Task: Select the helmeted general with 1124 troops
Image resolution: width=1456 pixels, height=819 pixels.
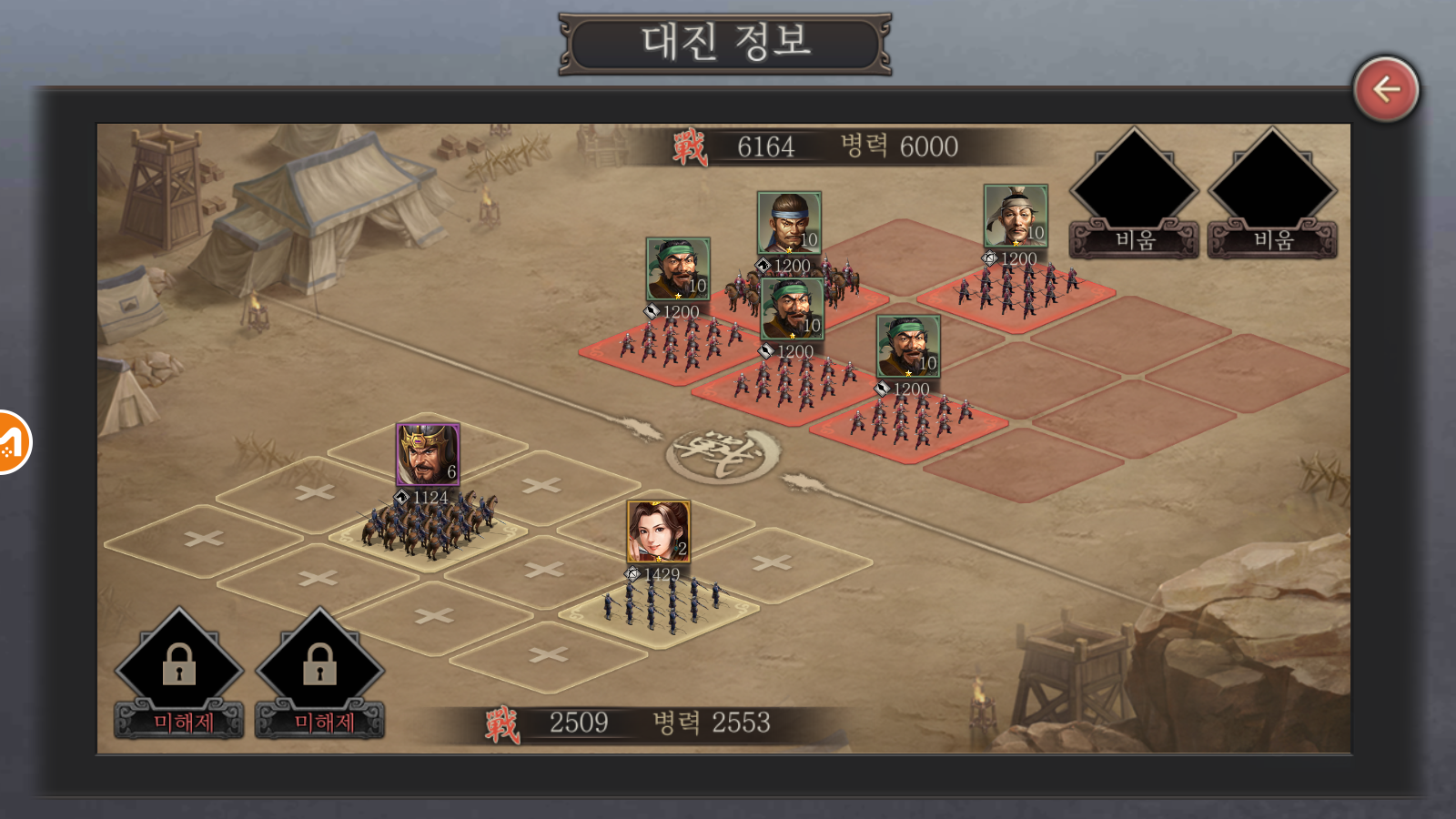Action: [428, 454]
